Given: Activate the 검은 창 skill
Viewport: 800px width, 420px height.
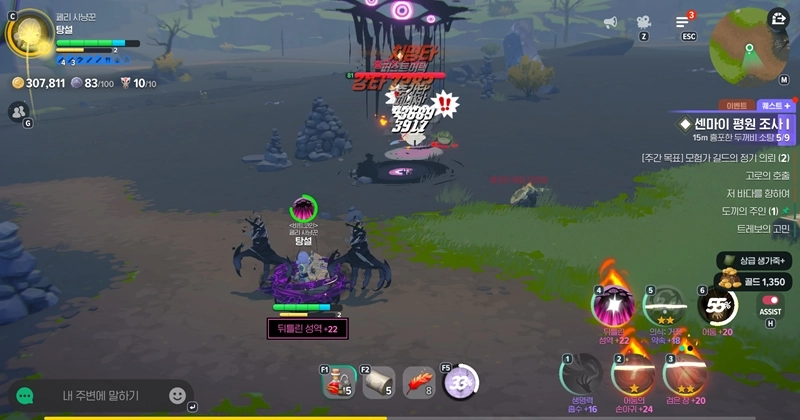Looking at the screenshot, I should [x=685, y=374].
